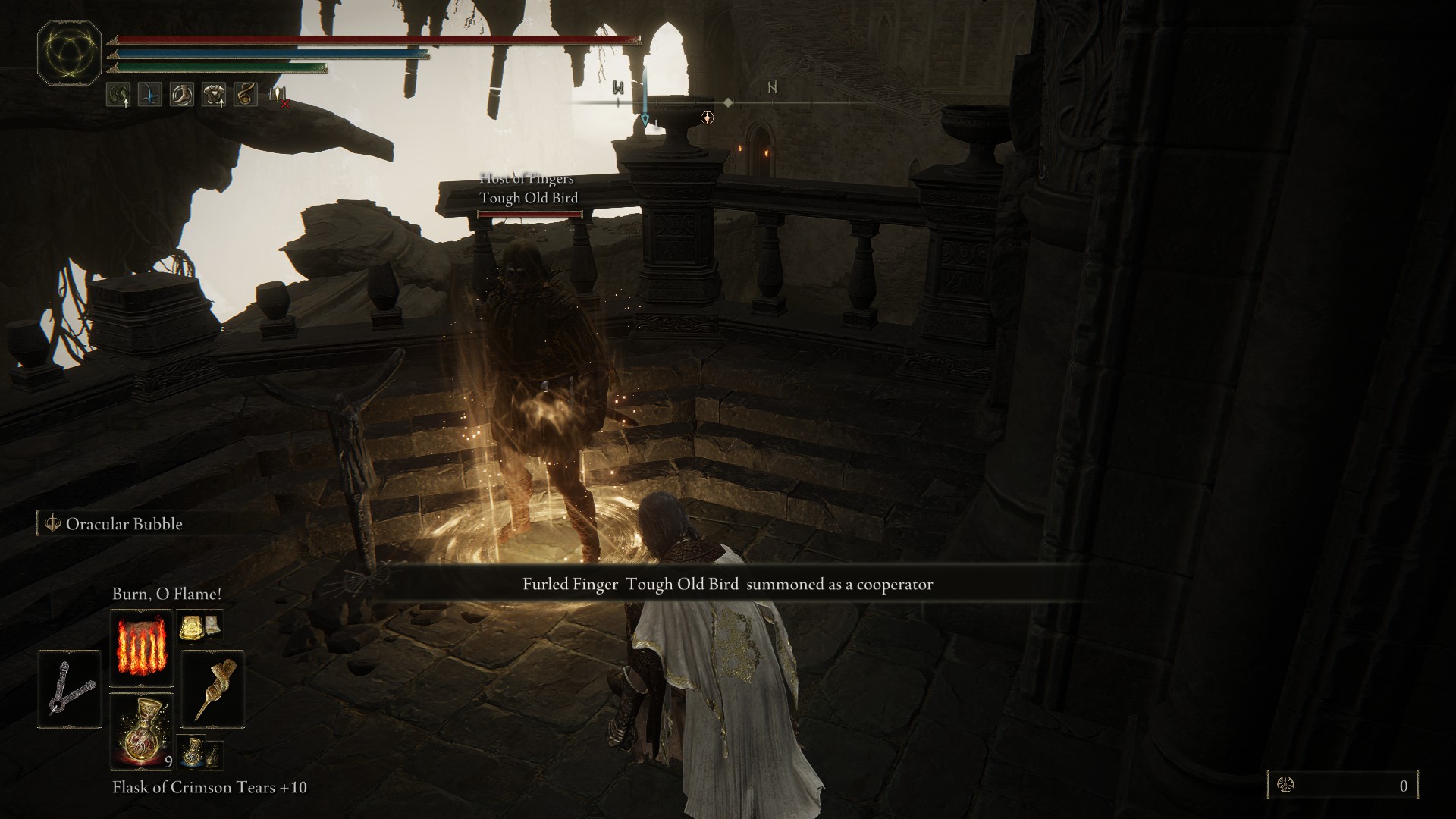This screenshot has width=1456, height=819.
Task: Use the Flask of Crimson Tears slot
Action: (141, 730)
